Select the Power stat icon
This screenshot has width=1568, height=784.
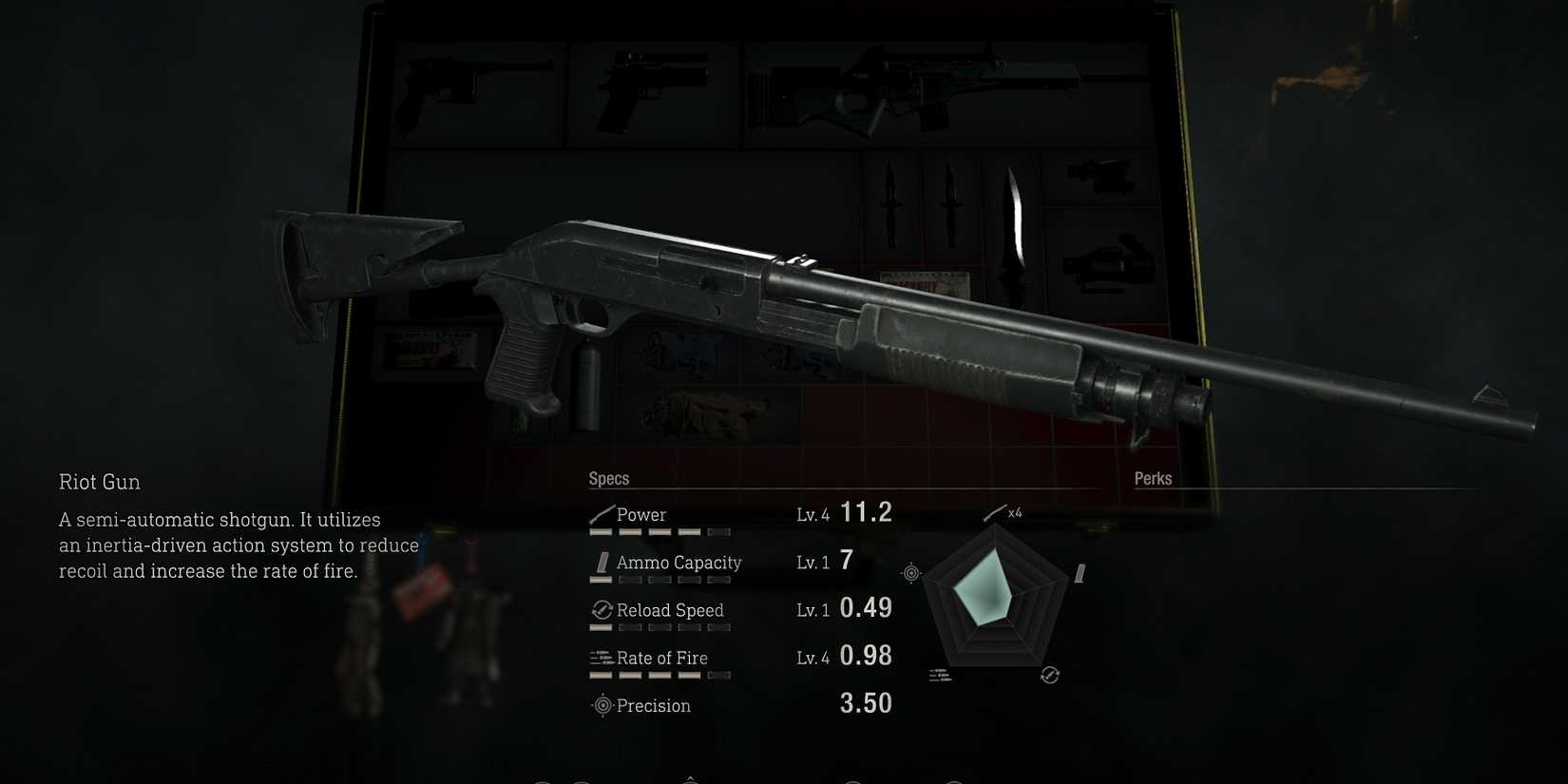click(x=601, y=513)
